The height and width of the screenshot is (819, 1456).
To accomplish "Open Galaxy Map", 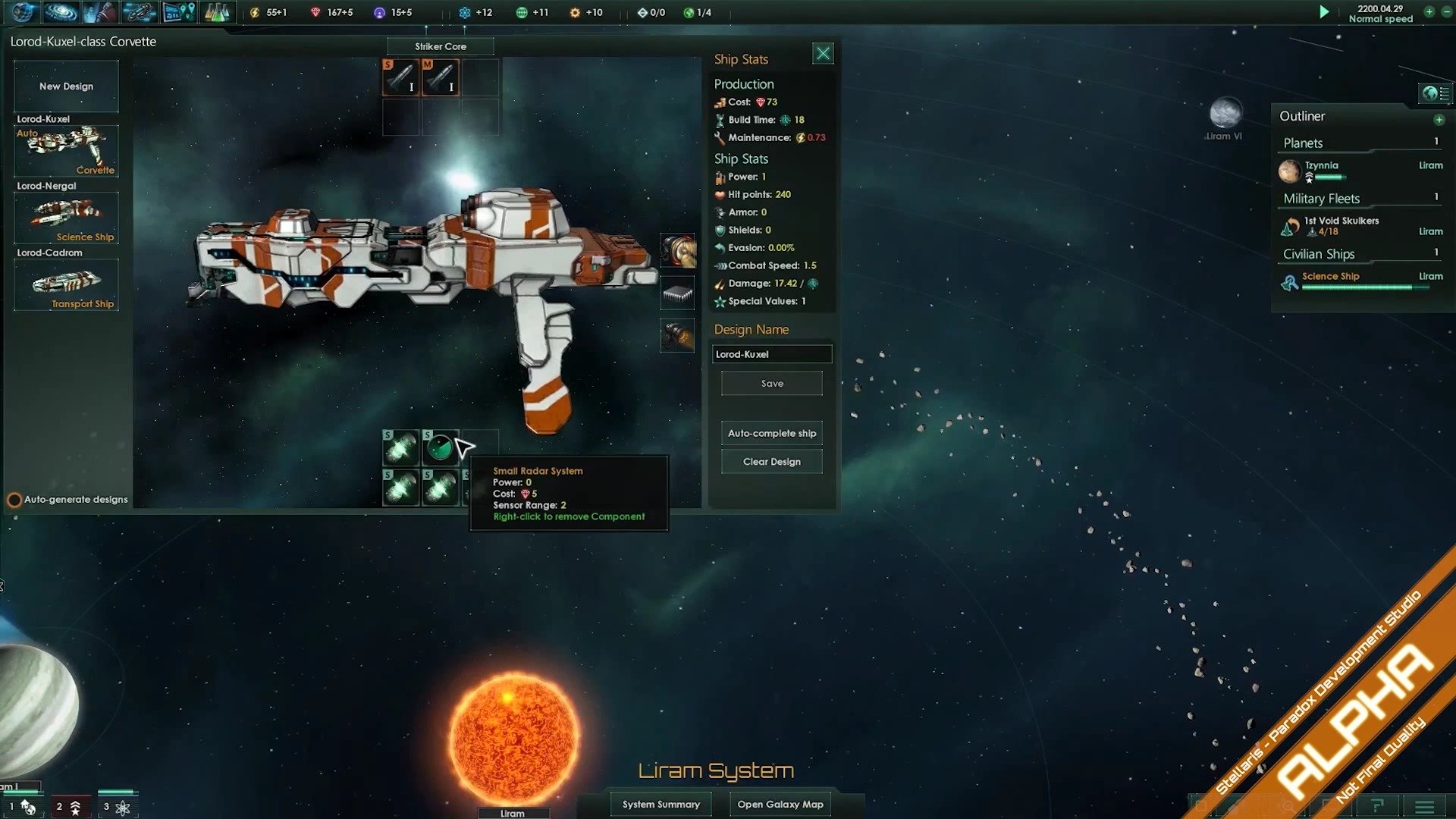I will click(x=780, y=804).
